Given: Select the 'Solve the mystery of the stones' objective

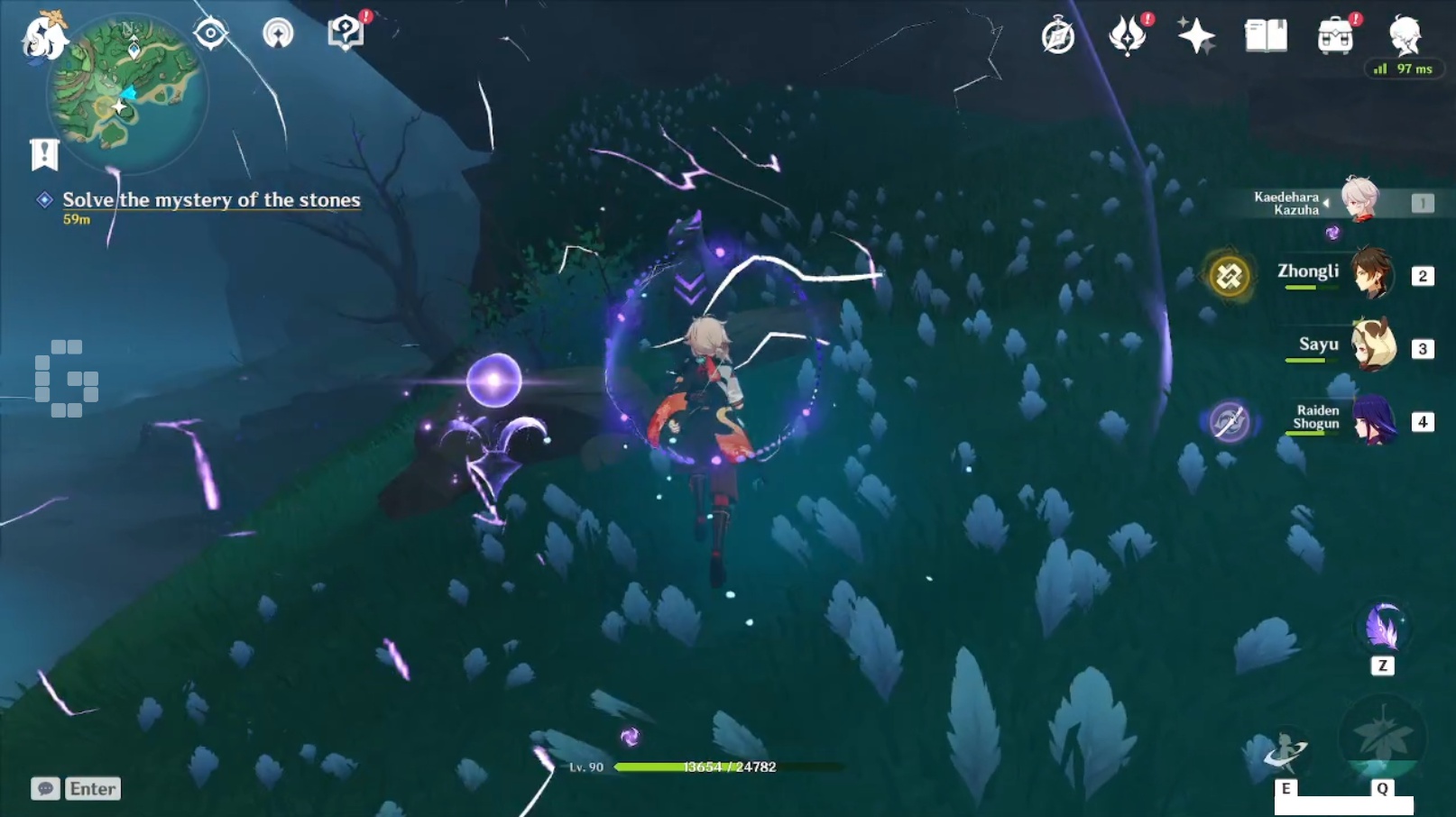Looking at the screenshot, I should [211, 200].
